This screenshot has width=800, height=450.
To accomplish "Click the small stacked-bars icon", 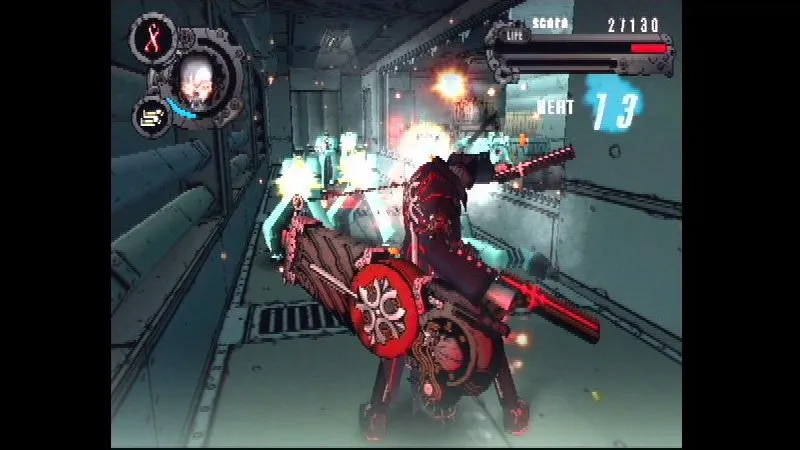I will 152,117.
